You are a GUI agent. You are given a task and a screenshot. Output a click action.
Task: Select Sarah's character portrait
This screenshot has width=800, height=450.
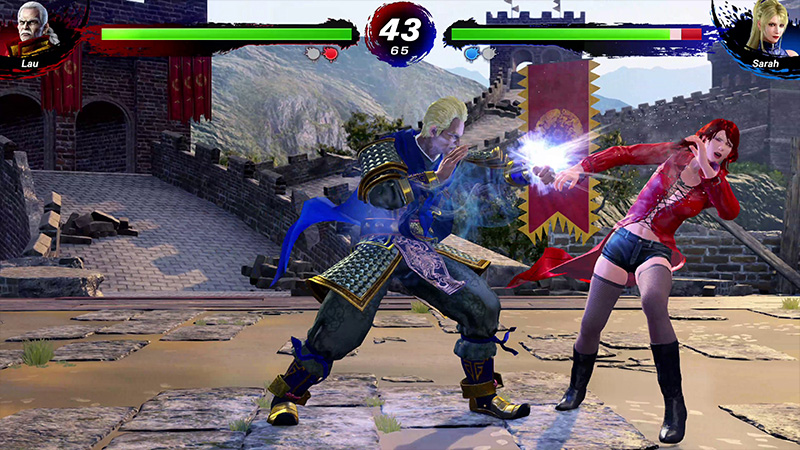(x=765, y=30)
